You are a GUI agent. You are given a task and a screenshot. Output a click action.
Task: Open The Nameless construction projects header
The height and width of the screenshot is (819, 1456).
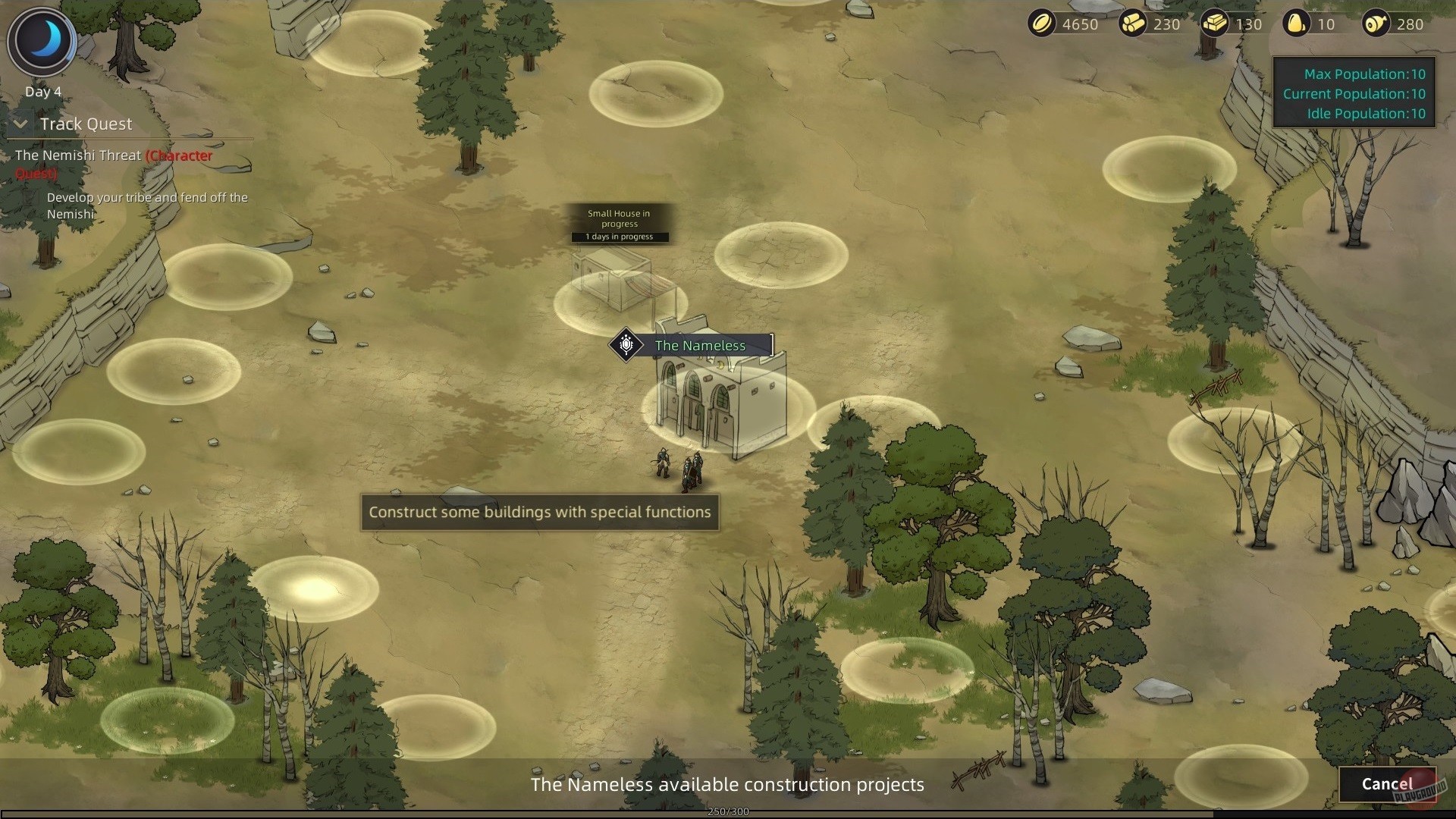coord(726,785)
